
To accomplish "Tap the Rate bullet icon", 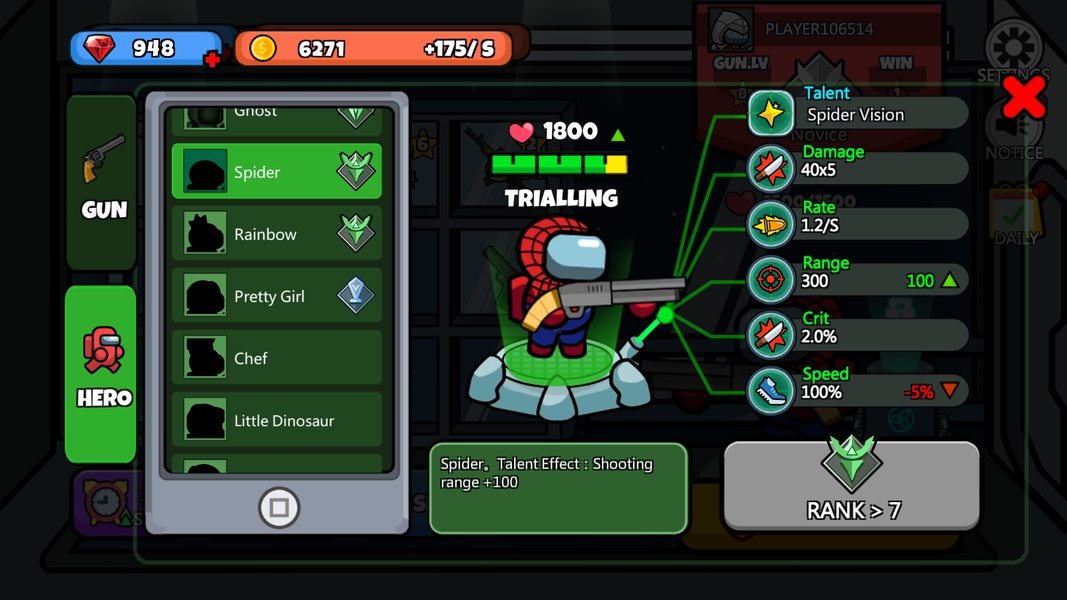I will coord(771,225).
